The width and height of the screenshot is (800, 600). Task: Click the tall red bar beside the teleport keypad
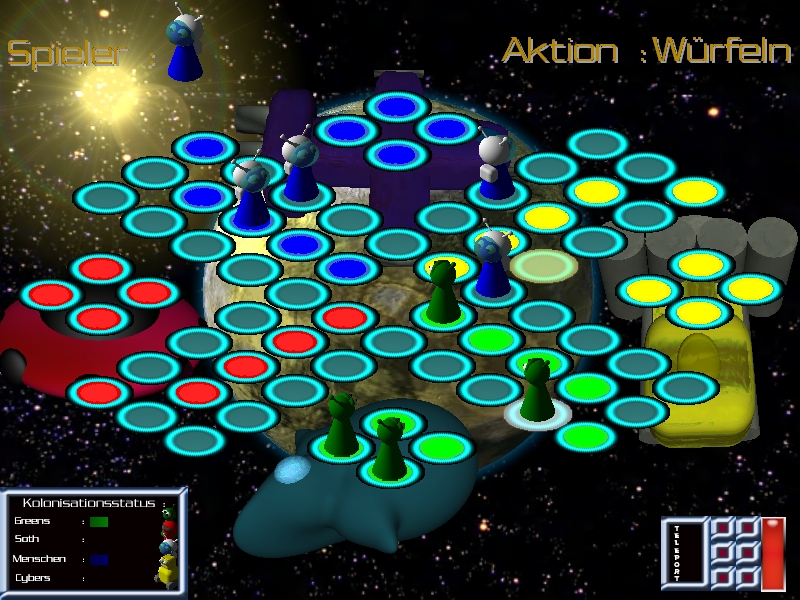[773, 553]
